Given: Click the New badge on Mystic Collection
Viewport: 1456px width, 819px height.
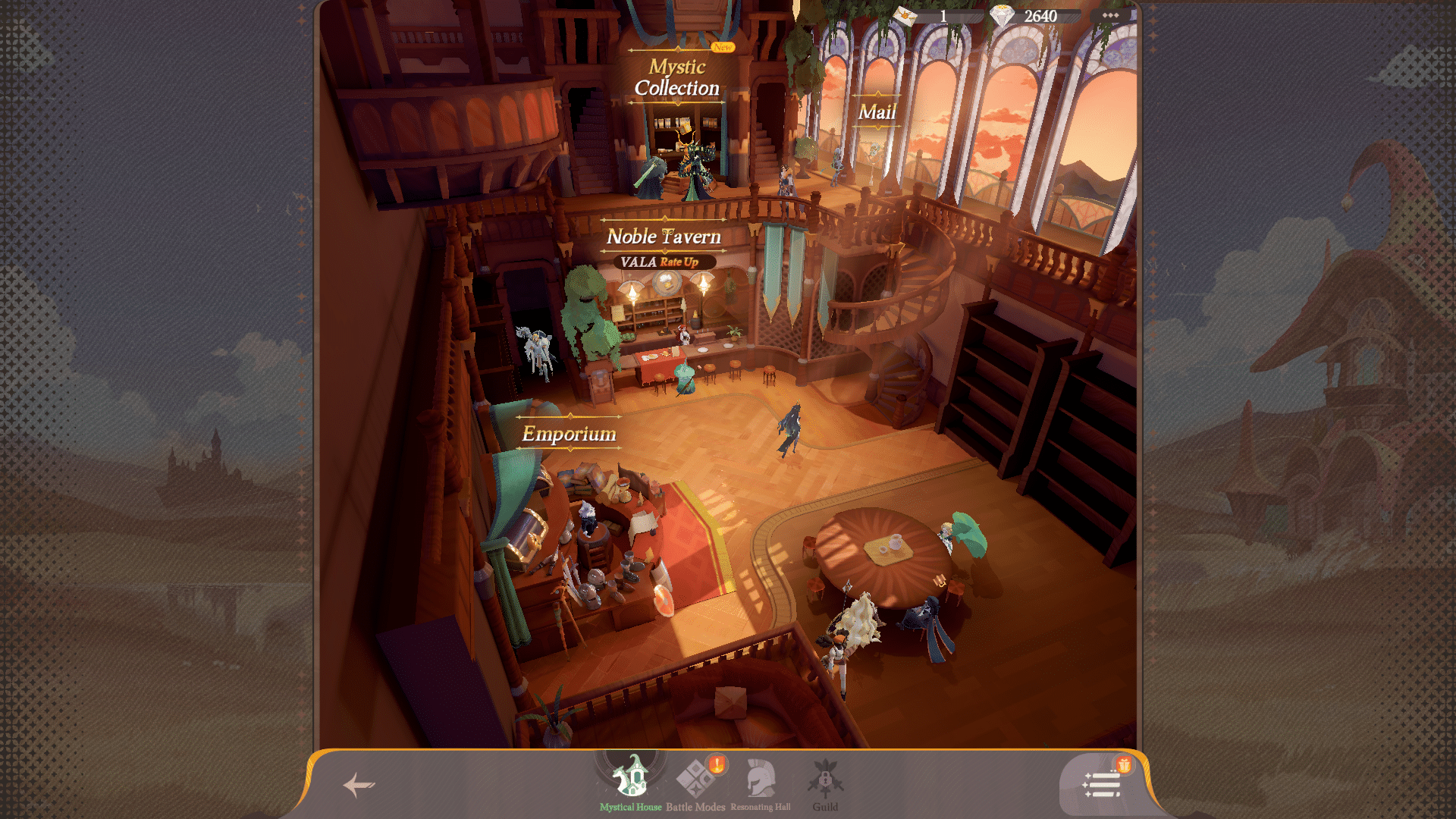Looking at the screenshot, I should click(x=723, y=46).
